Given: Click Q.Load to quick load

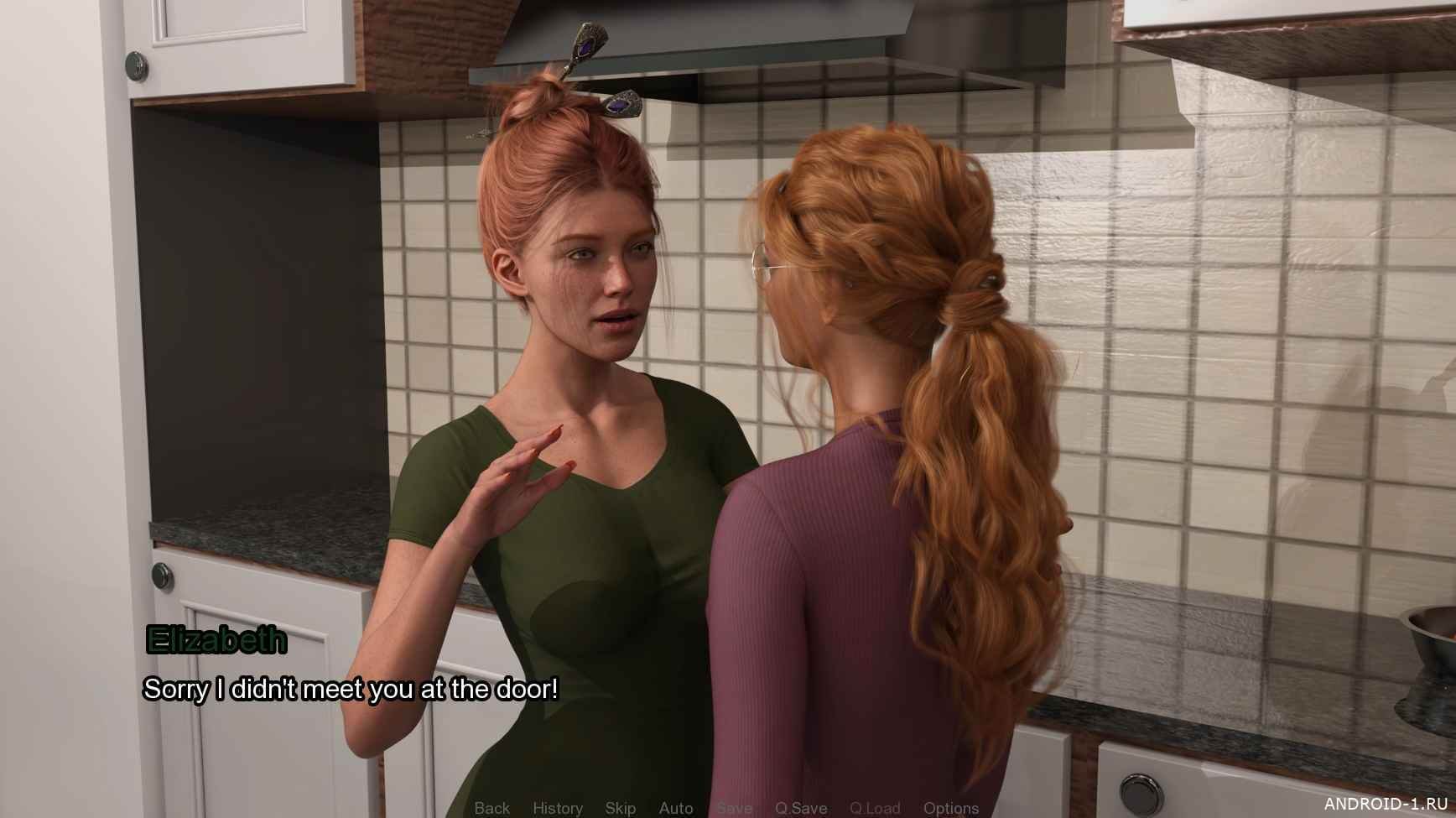Looking at the screenshot, I should (x=875, y=808).
